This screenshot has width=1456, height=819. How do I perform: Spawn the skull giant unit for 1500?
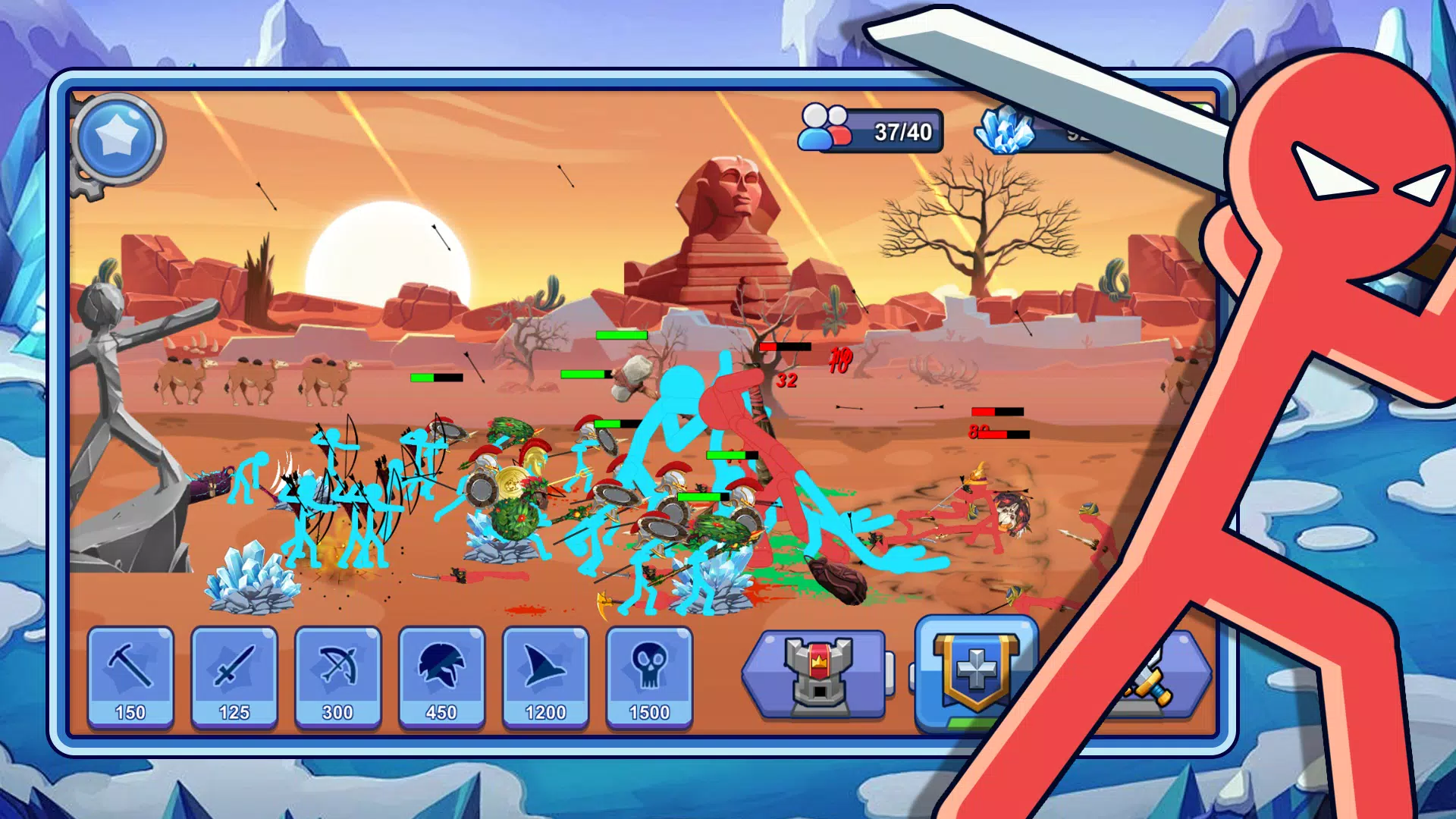point(649,677)
